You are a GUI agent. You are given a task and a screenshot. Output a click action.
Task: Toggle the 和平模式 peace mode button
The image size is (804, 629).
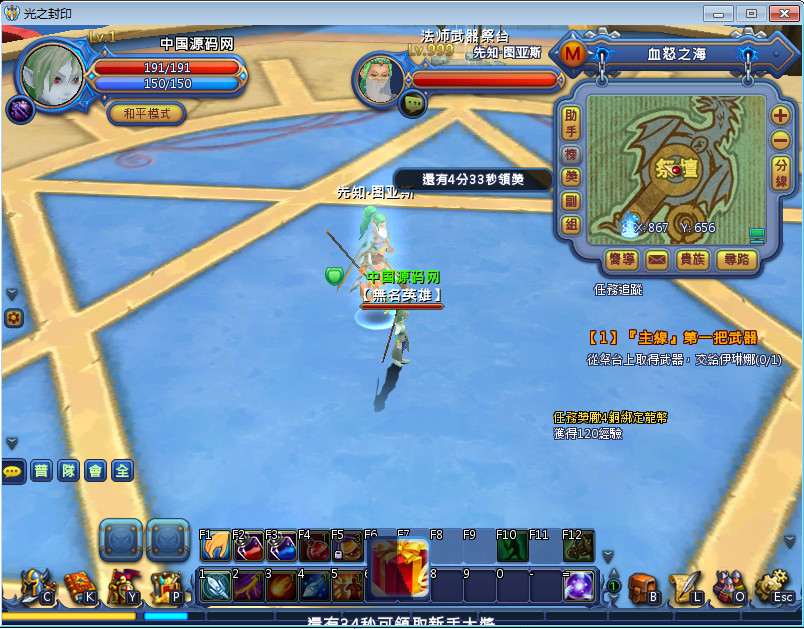point(147,114)
